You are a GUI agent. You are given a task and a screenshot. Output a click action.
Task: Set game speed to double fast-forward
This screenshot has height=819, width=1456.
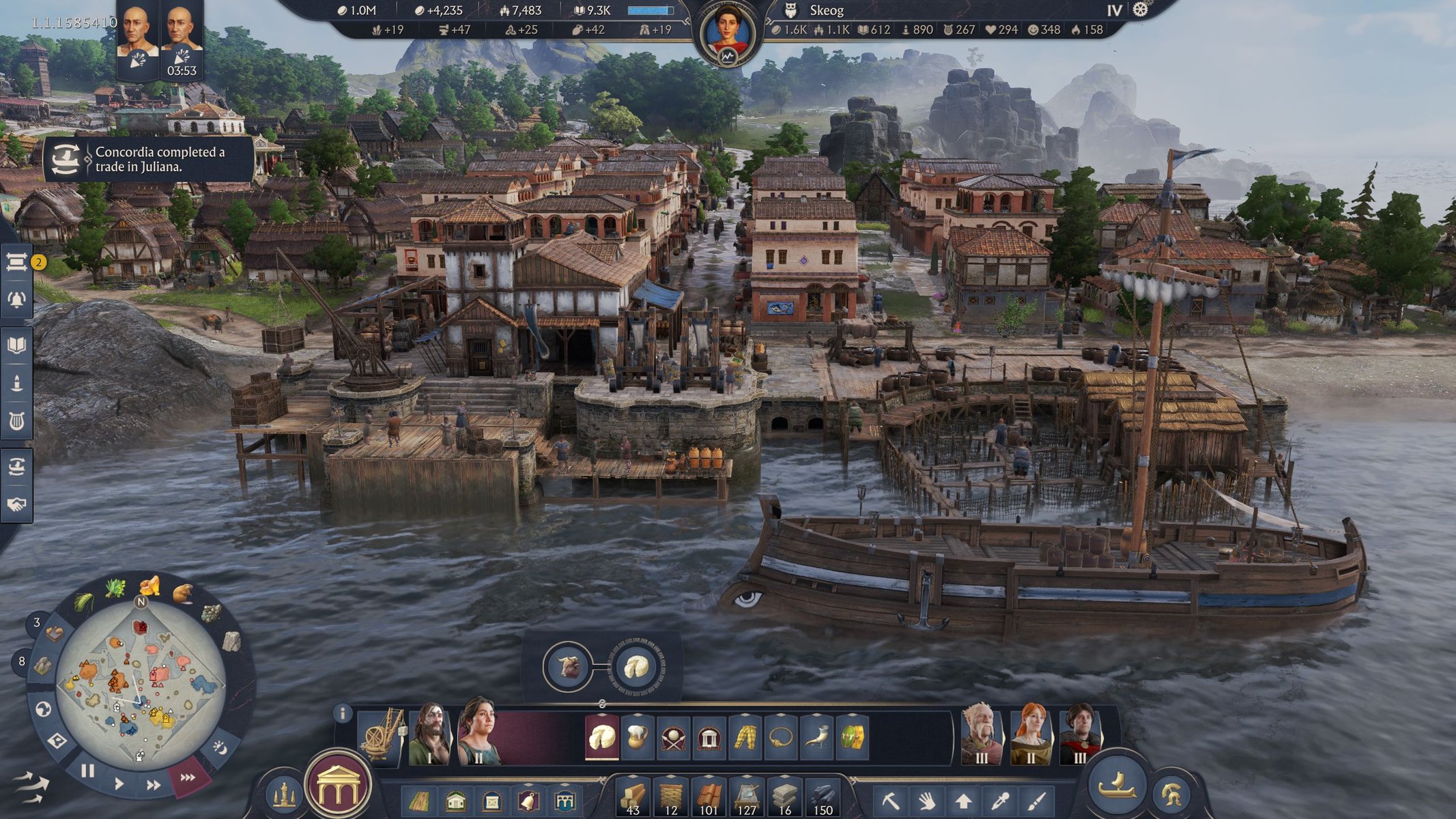tap(153, 785)
